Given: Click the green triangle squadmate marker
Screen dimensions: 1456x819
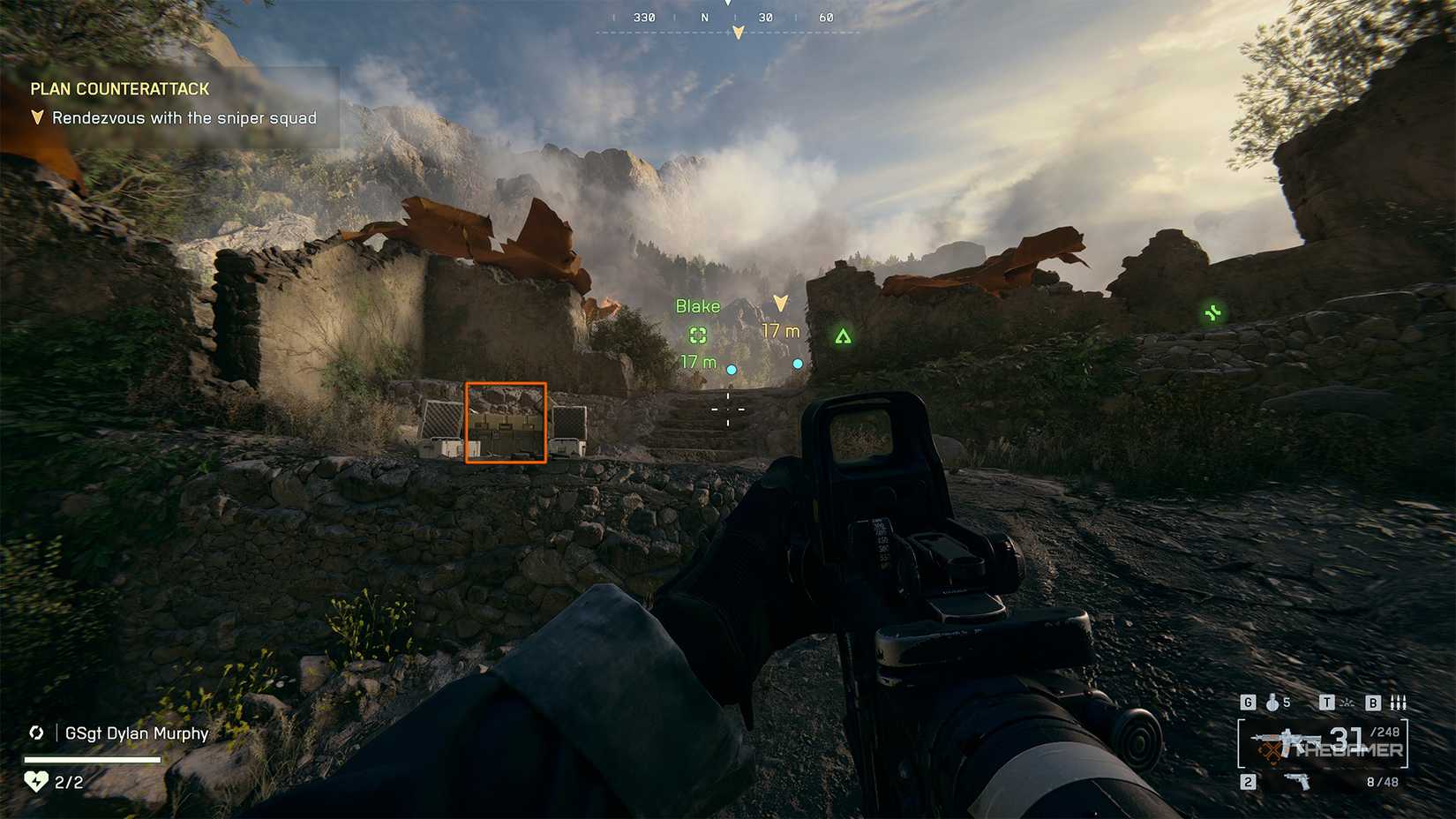Looking at the screenshot, I should (x=843, y=336).
